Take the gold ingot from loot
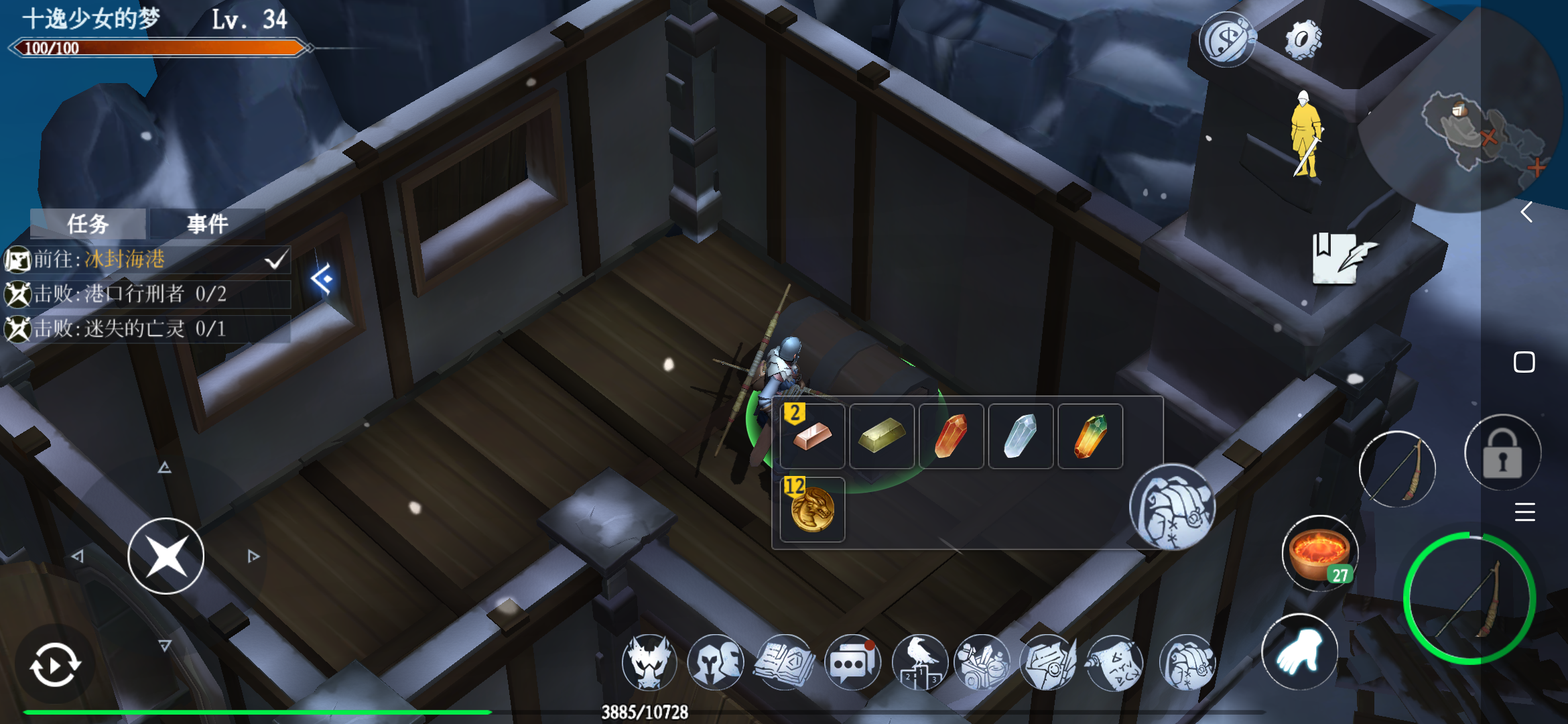This screenshot has width=1568, height=724. coord(882,436)
